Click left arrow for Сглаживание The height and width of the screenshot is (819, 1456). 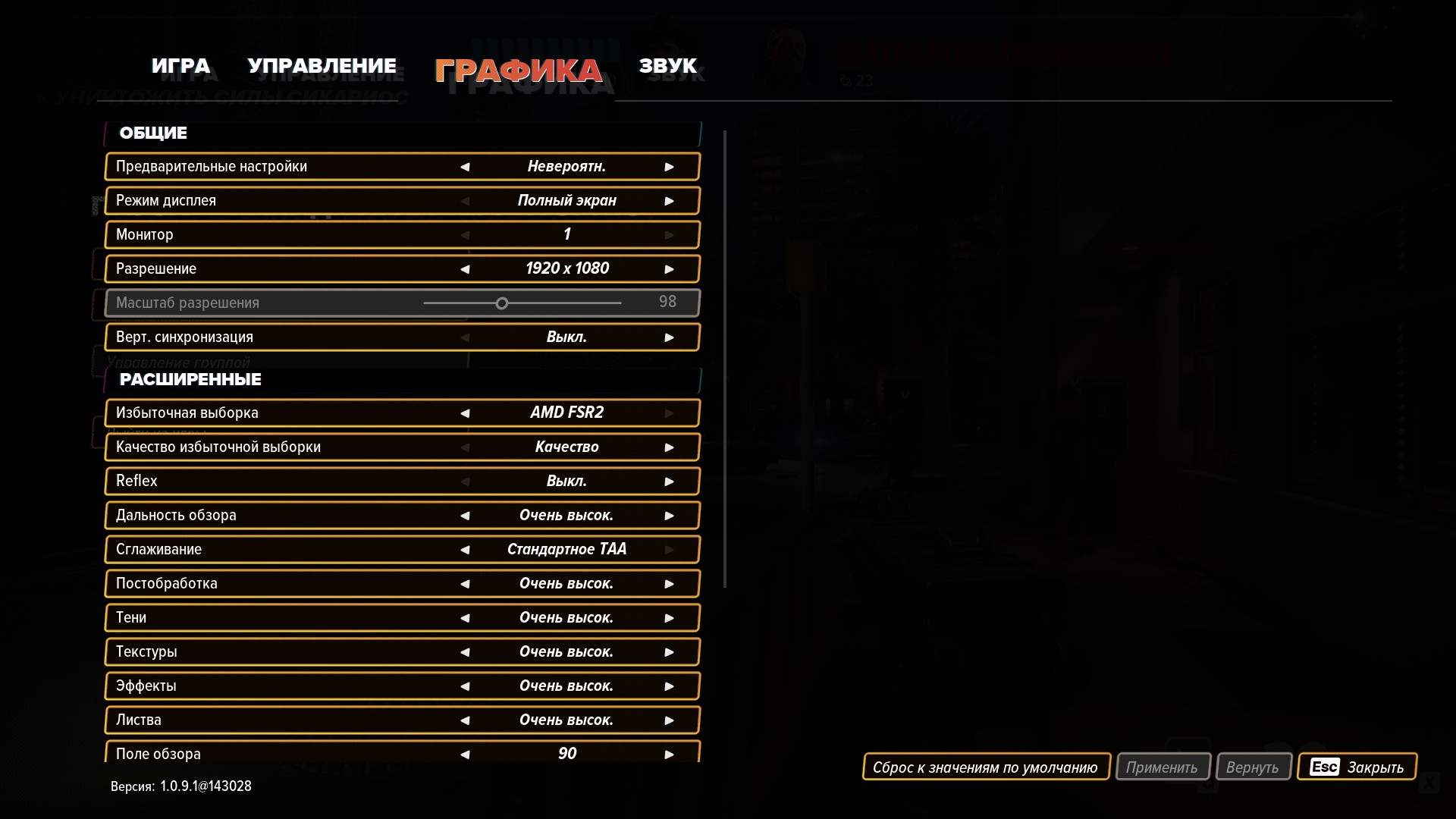(x=465, y=550)
